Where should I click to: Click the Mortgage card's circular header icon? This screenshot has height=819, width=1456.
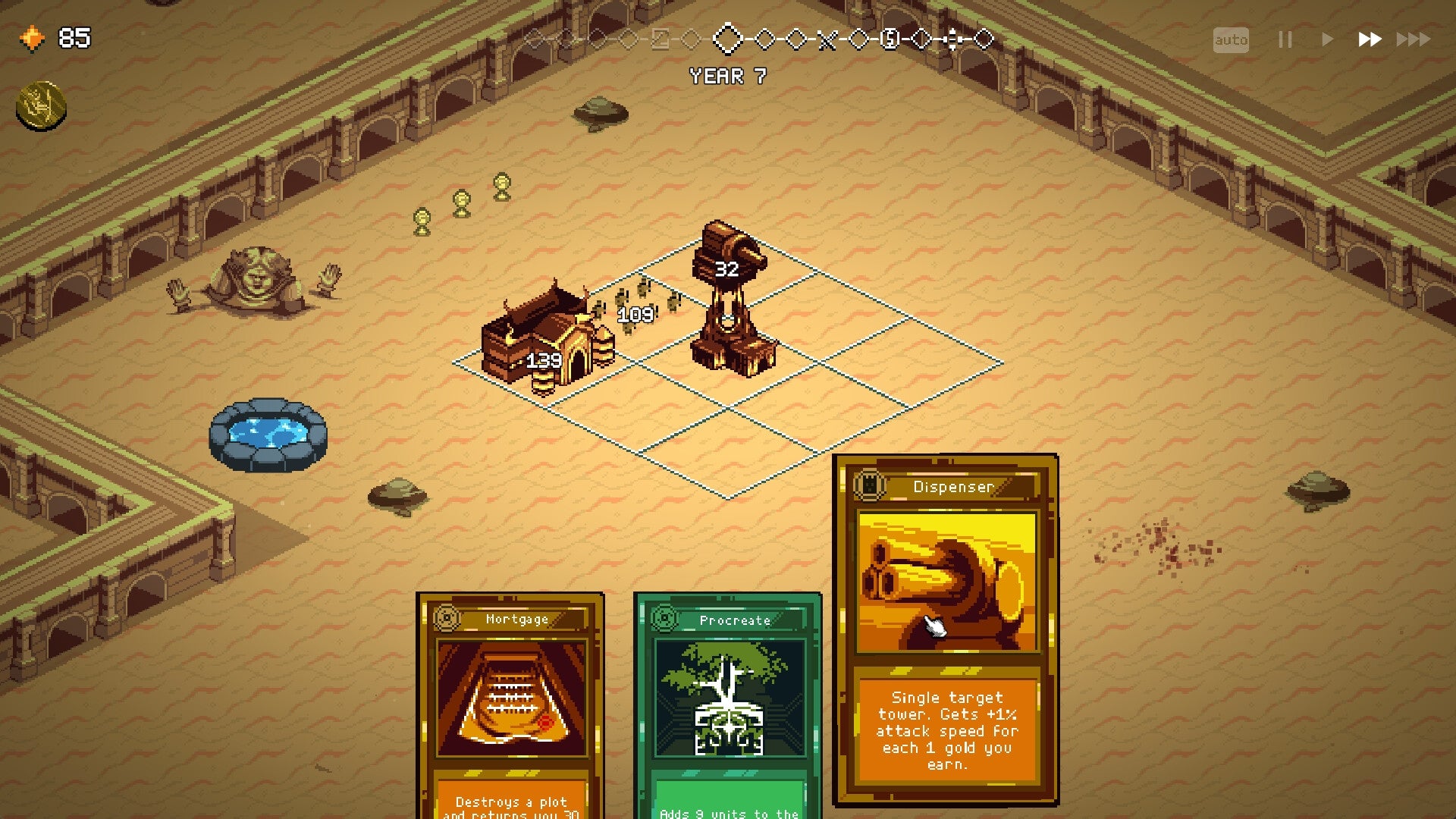point(449,618)
